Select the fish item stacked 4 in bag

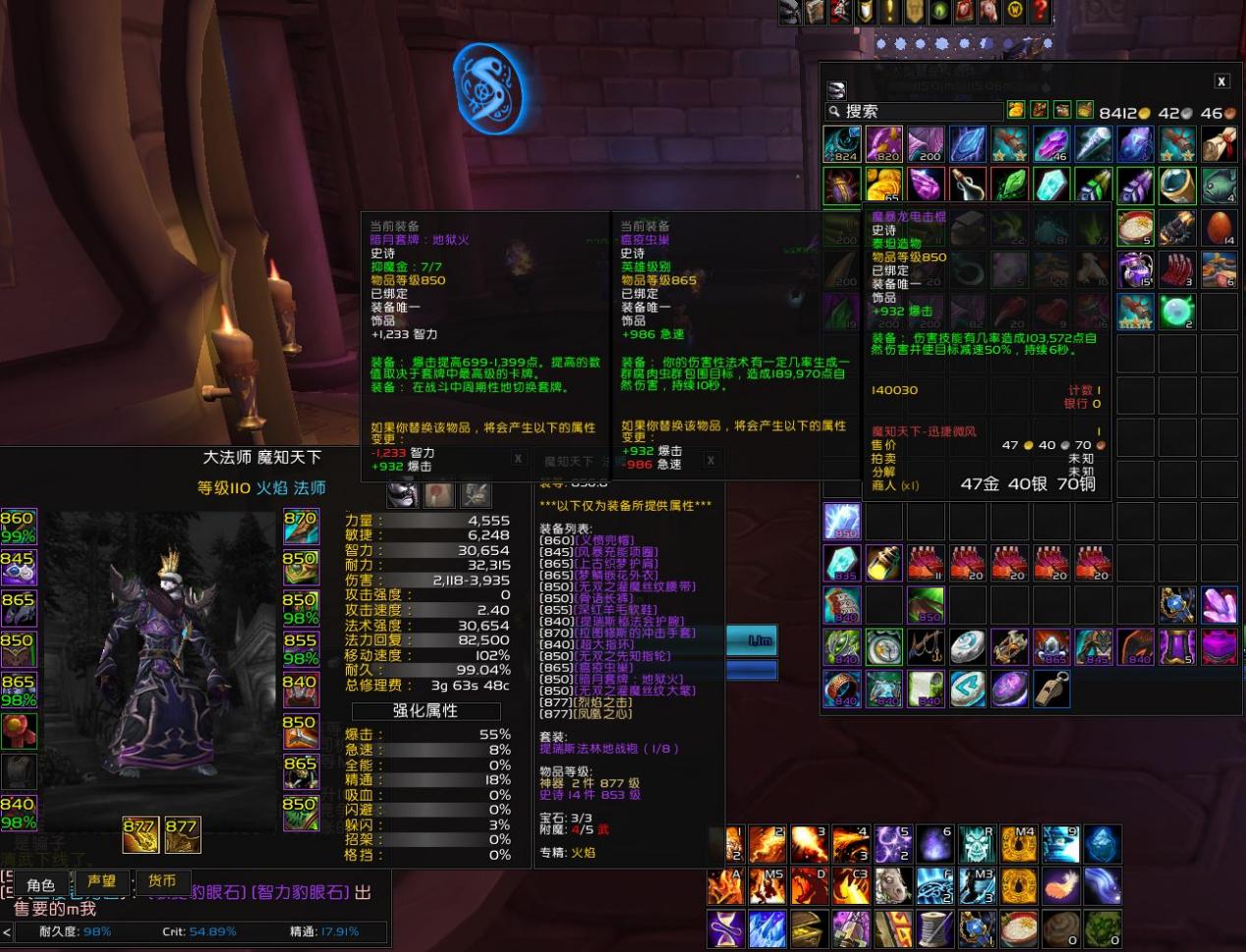1218,186
